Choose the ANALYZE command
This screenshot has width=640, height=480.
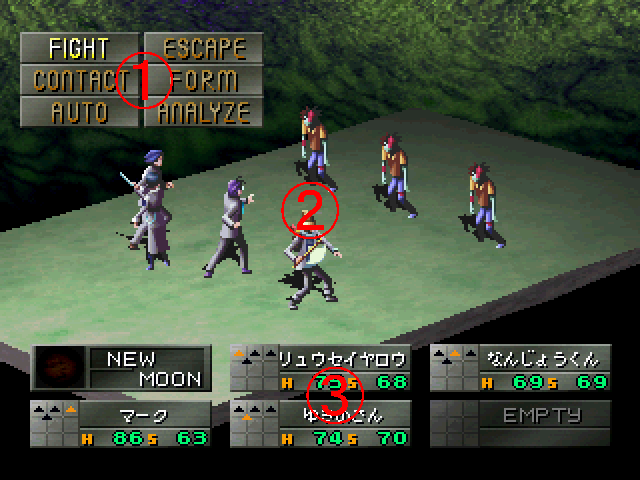tap(203, 111)
